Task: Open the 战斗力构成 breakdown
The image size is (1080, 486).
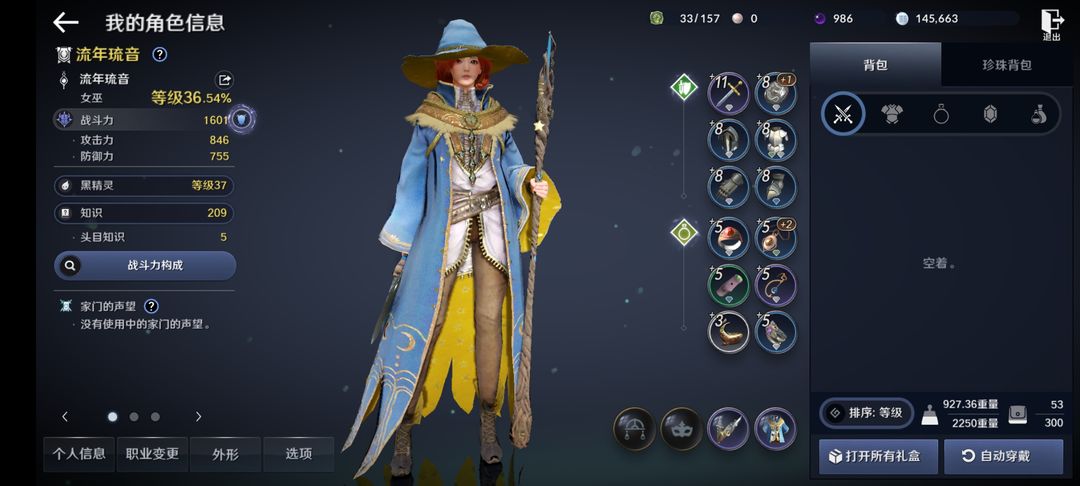Action: [145, 266]
